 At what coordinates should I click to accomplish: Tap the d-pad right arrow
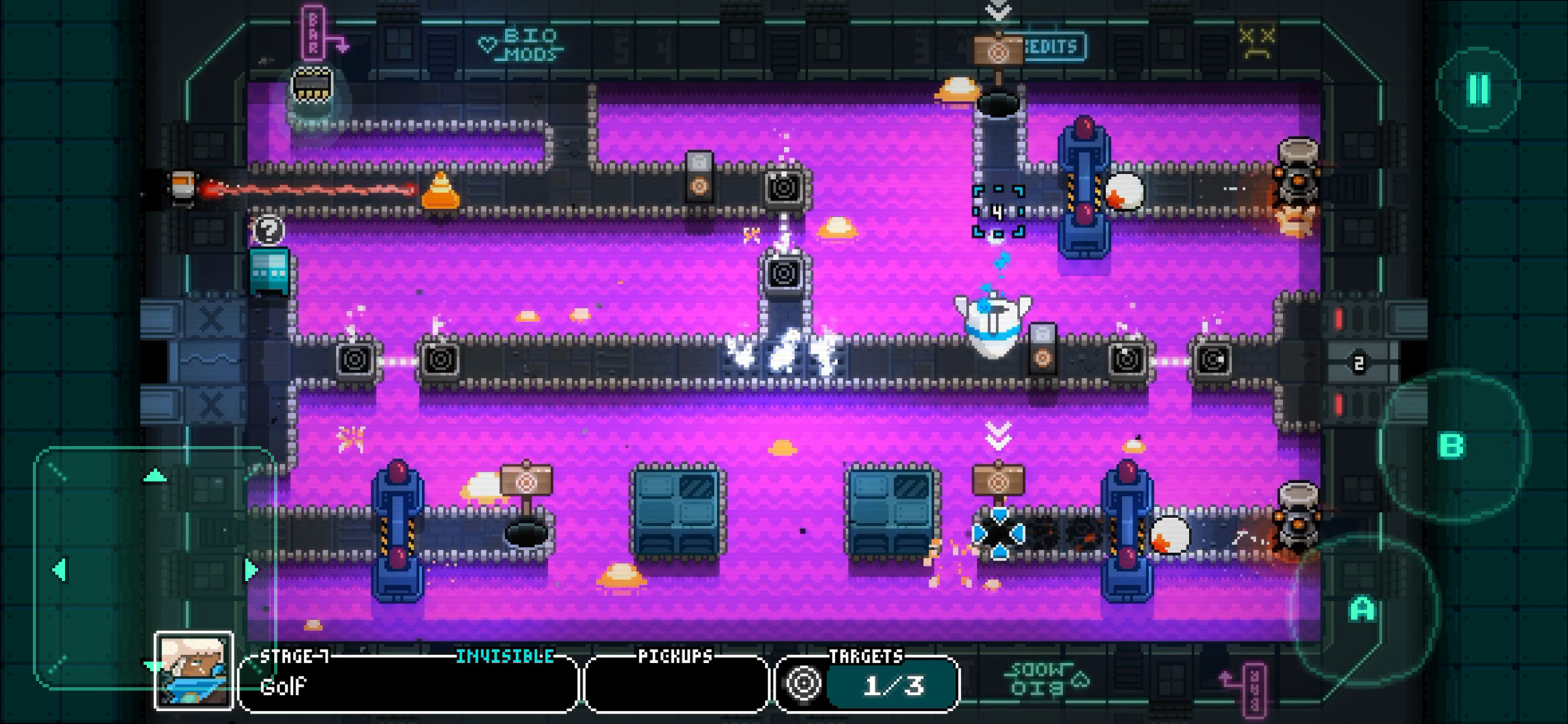(250, 570)
